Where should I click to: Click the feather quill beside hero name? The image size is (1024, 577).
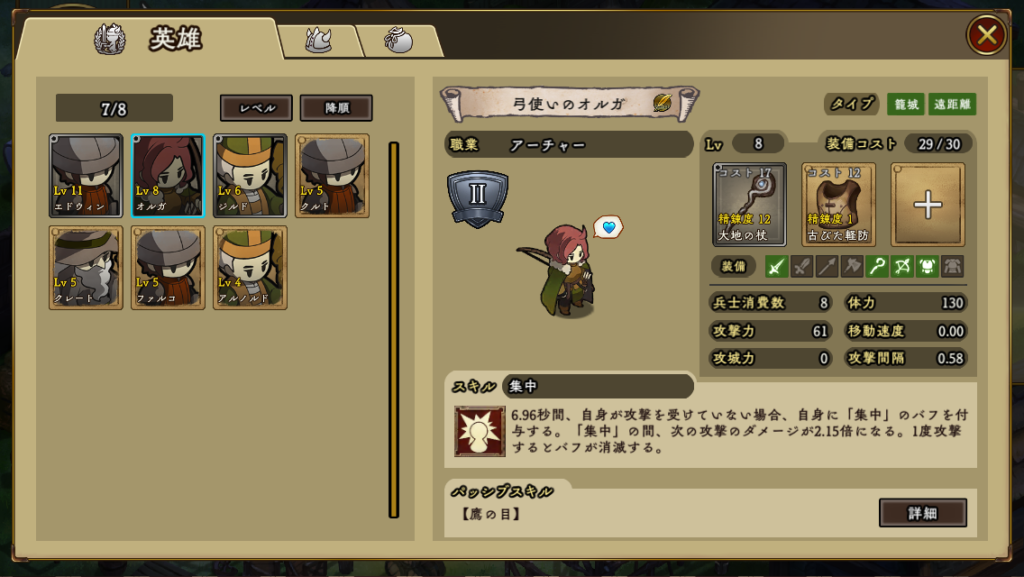point(662,102)
